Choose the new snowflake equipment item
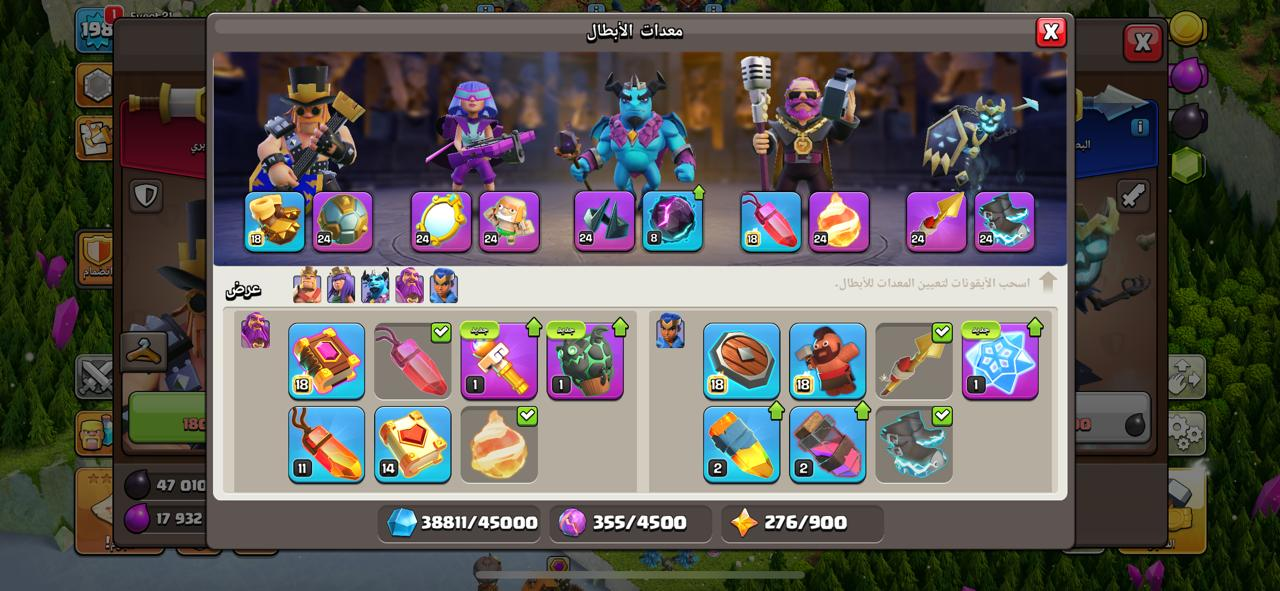 point(1000,361)
